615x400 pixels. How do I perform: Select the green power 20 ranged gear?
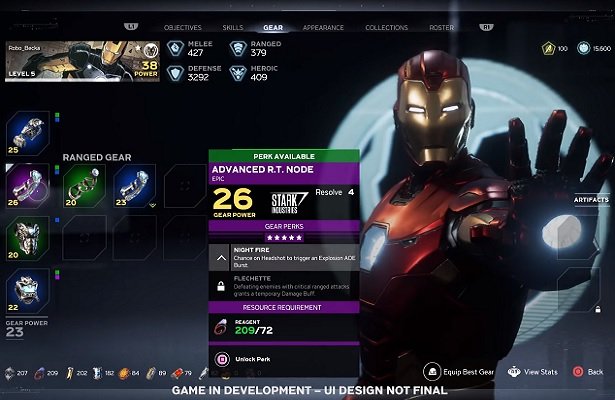tap(82, 186)
